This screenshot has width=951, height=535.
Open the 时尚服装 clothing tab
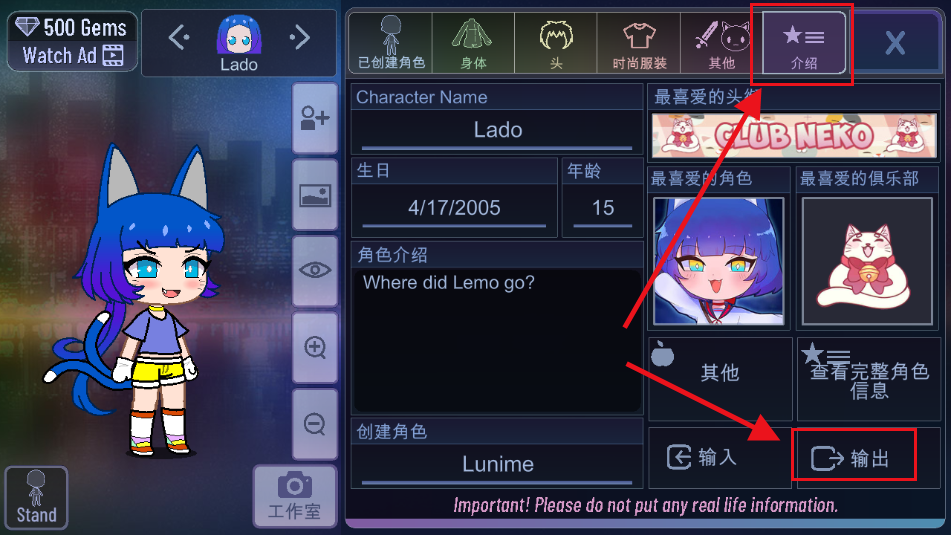click(x=638, y=44)
